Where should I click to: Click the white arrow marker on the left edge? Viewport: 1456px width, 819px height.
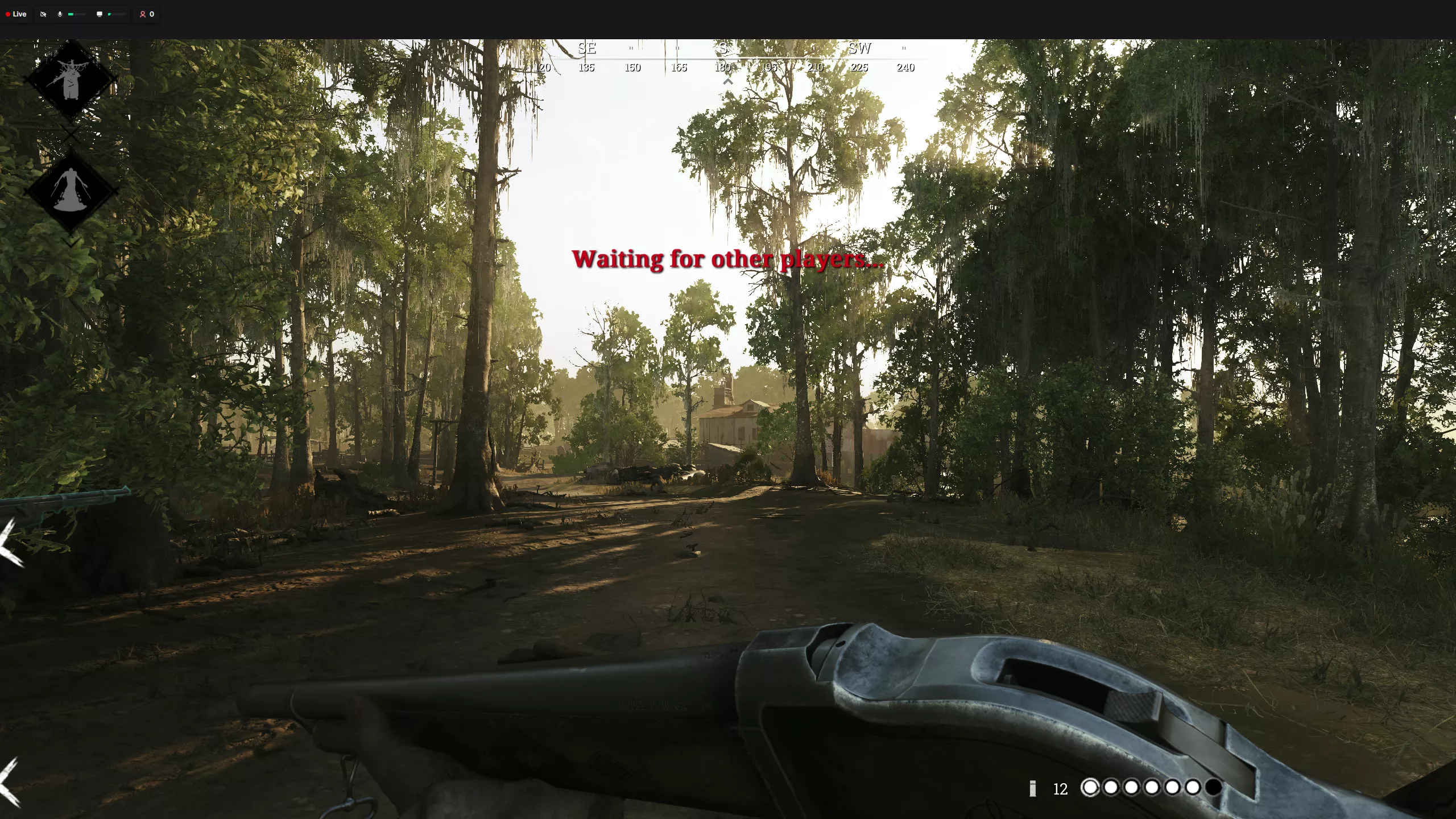(6, 546)
